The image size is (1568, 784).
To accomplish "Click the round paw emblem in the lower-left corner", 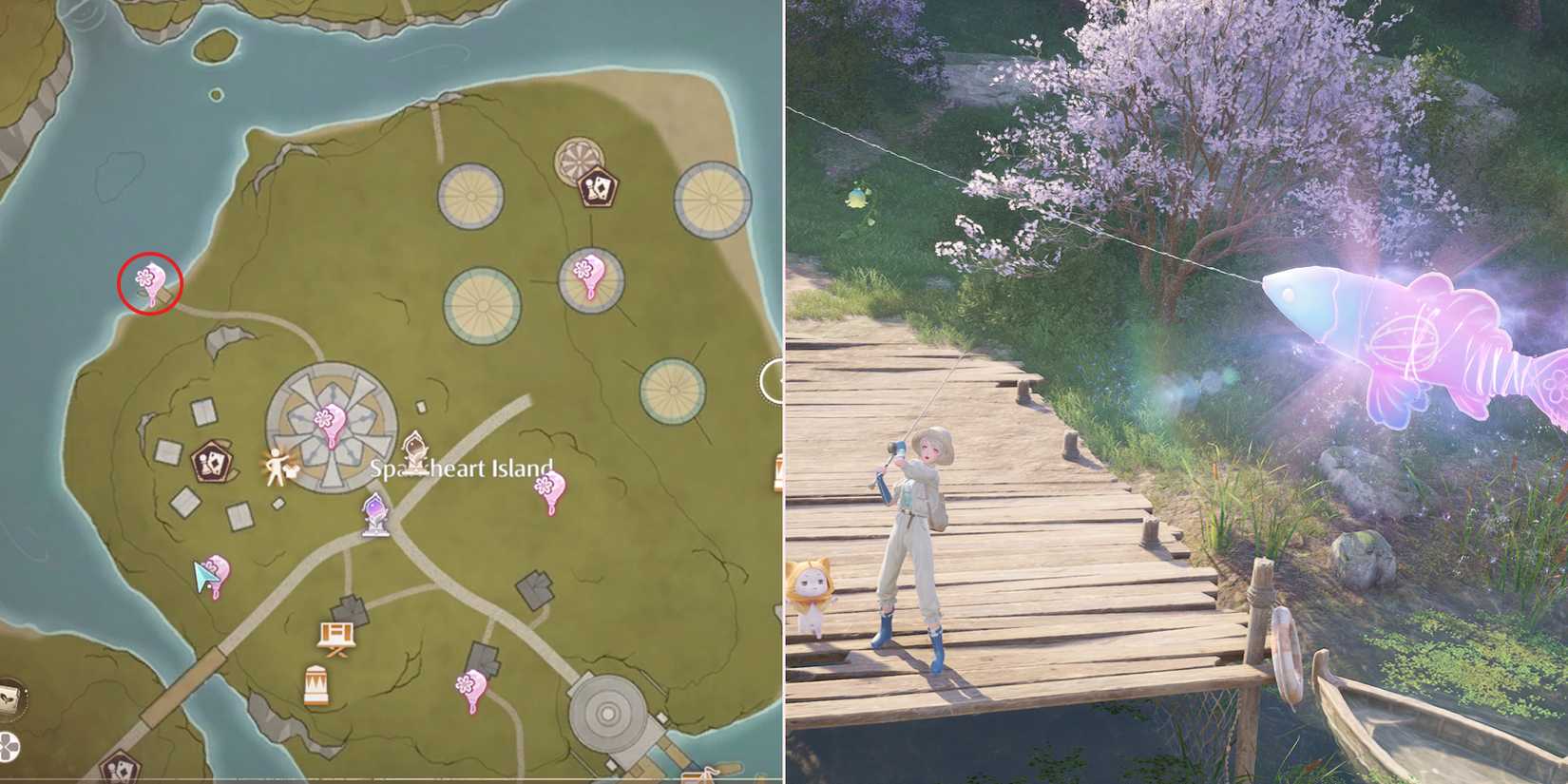I will coord(9,746).
